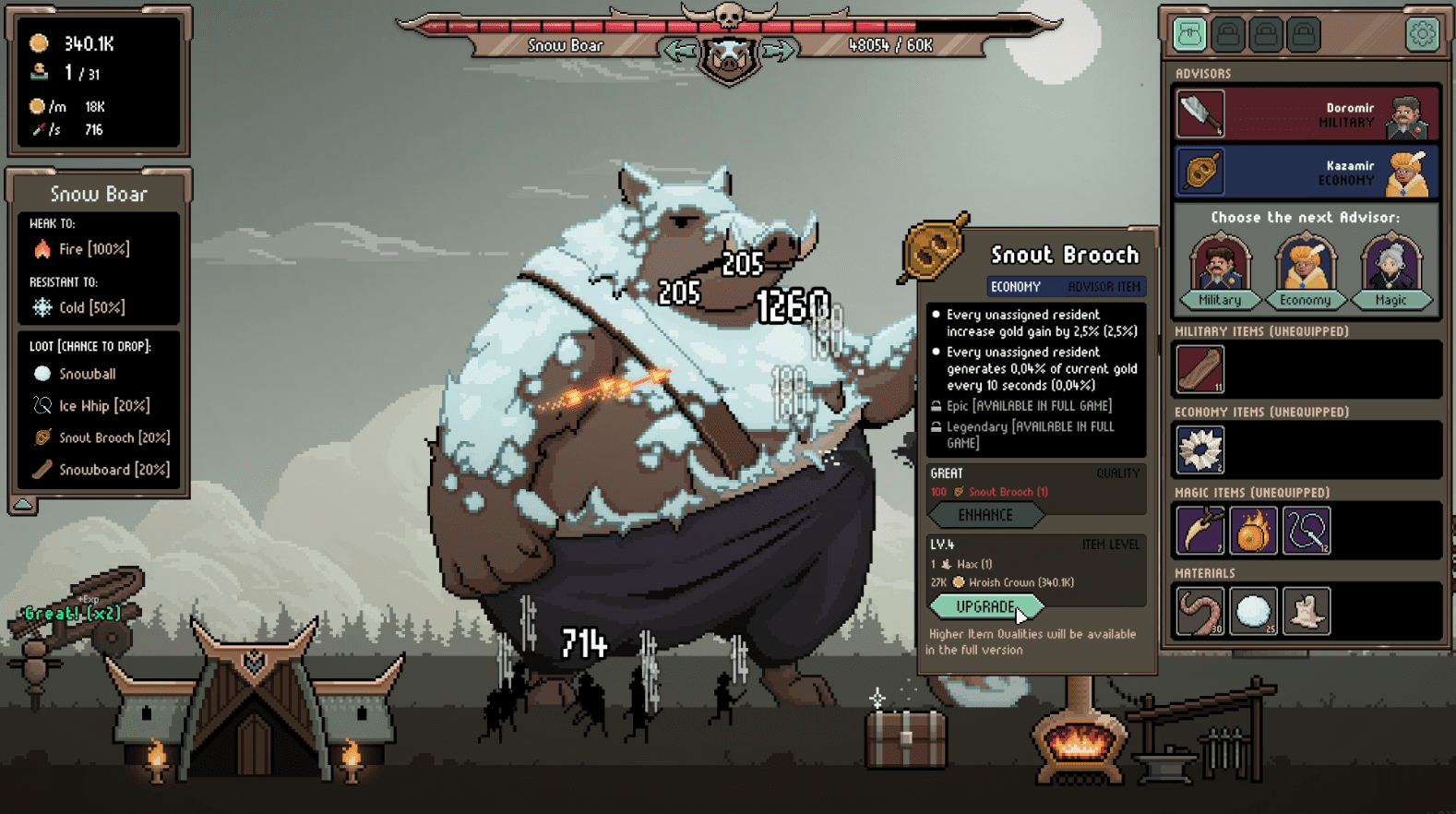
Task: Select the wax material icon
Action: click(x=1307, y=611)
